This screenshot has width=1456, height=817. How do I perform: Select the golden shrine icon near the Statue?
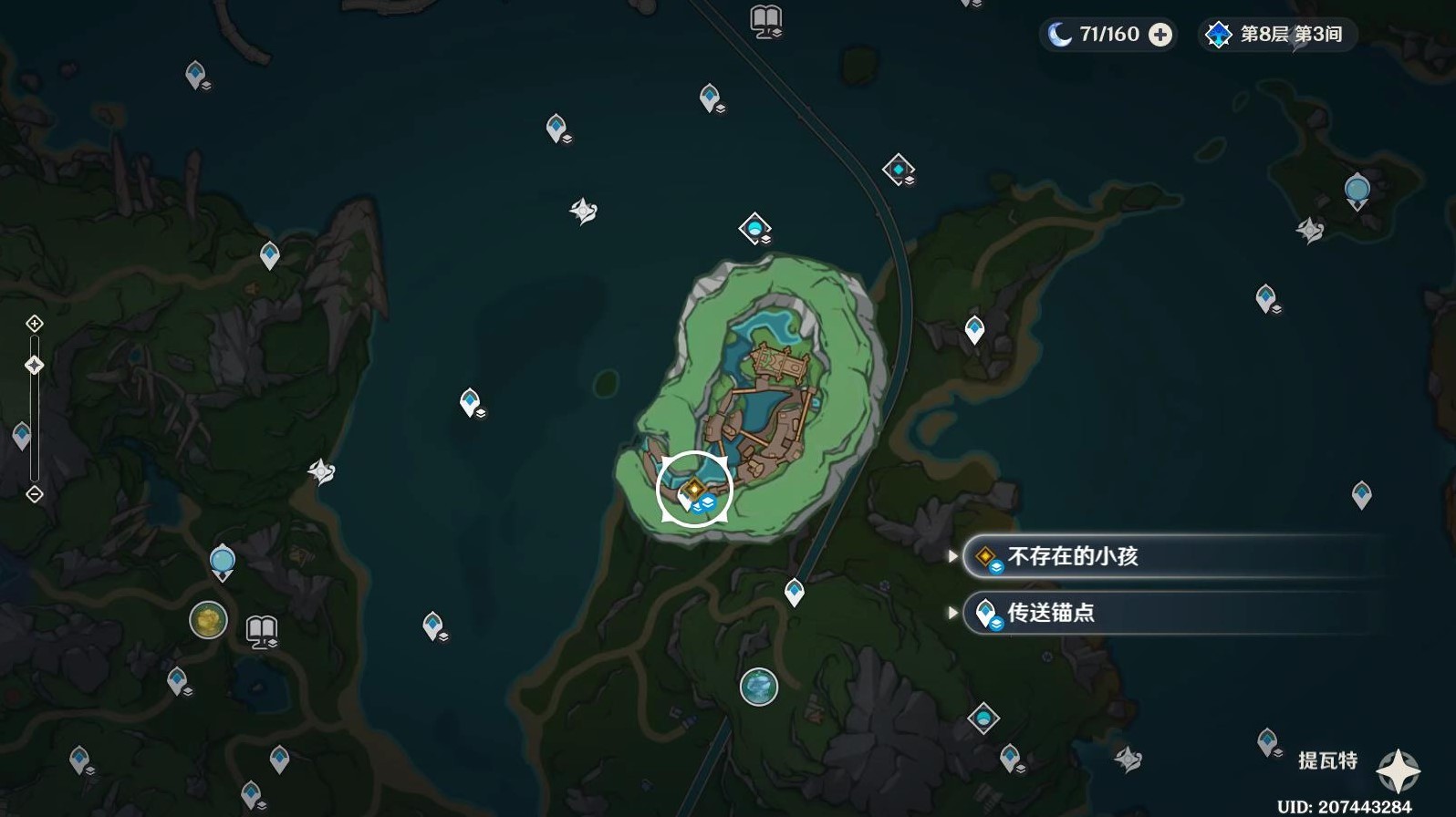click(x=208, y=622)
